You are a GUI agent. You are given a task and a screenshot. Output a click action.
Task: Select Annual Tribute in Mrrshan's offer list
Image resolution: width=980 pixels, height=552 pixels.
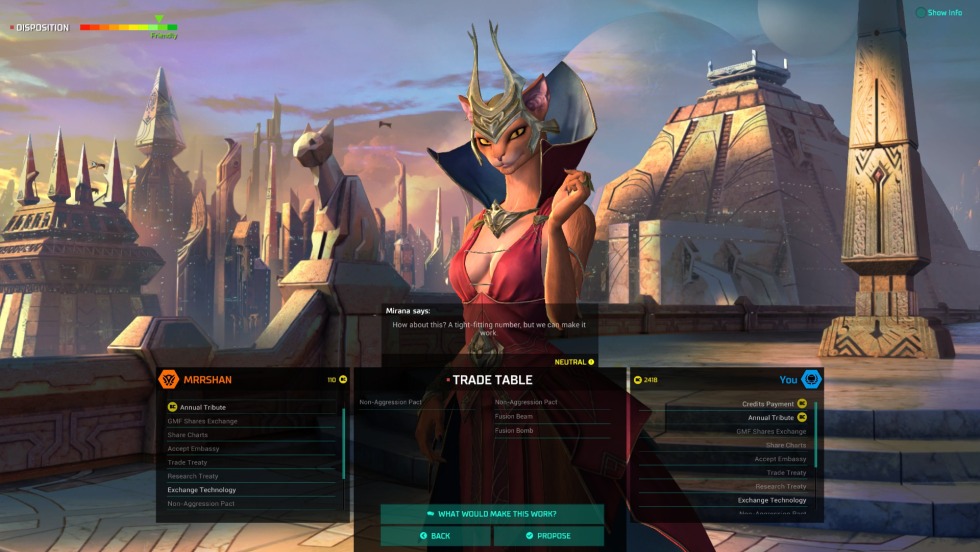coord(201,407)
